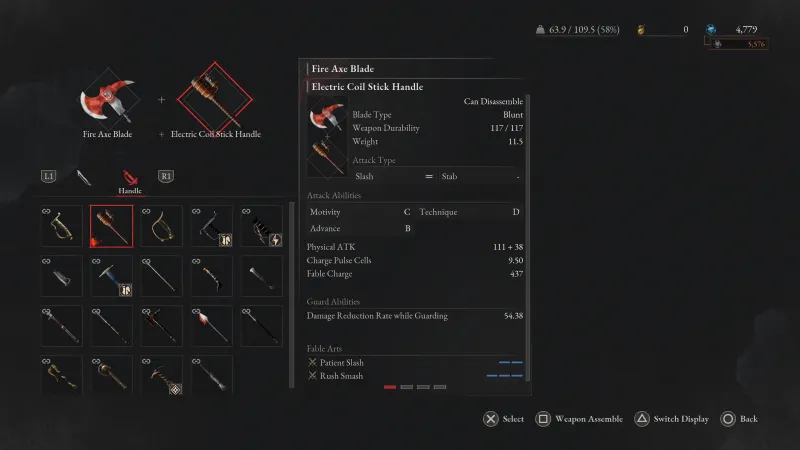800x450 pixels.
Task: Select the assembled Electric Coil Stick Handle preview
Action: (216, 99)
